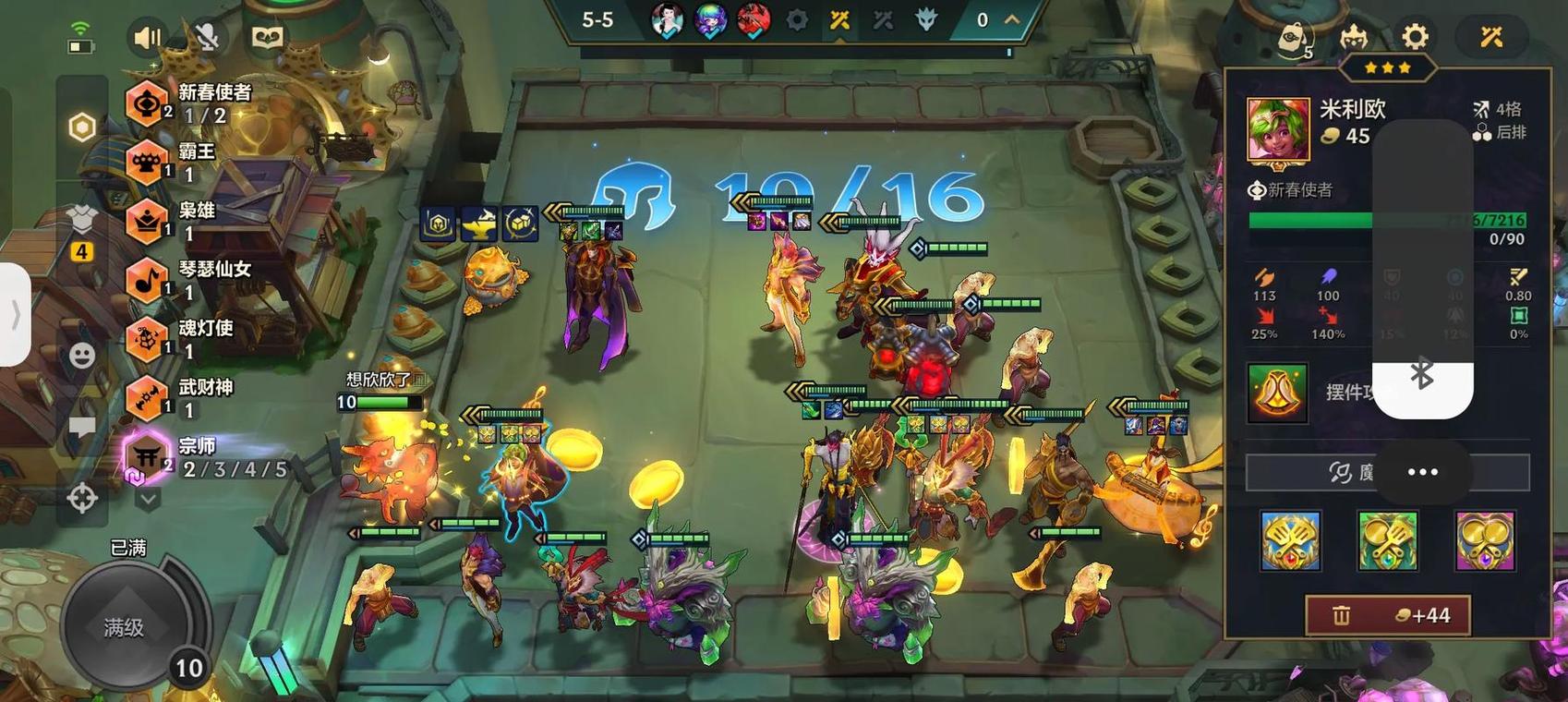The image size is (1568, 702).
Task: Expand the trait list with the down chevron
Action: click(148, 500)
